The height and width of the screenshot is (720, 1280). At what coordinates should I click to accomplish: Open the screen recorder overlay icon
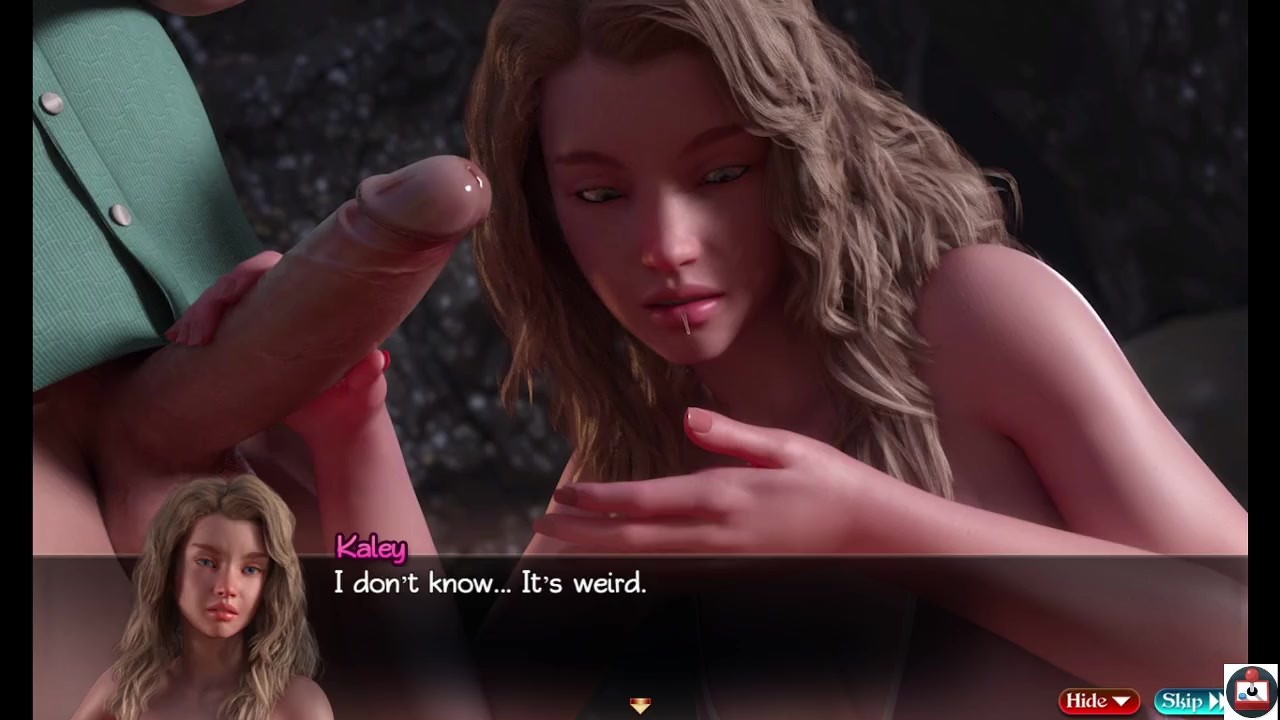[1250, 690]
